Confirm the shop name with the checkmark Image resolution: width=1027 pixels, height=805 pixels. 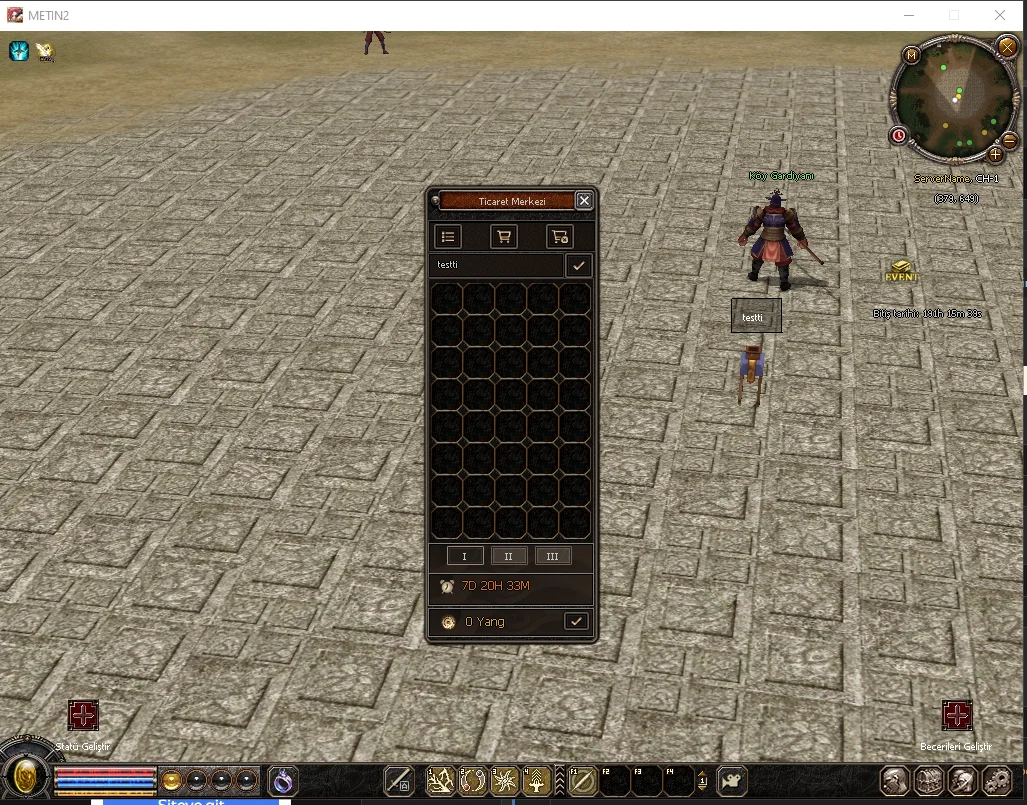(x=578, y=265)
